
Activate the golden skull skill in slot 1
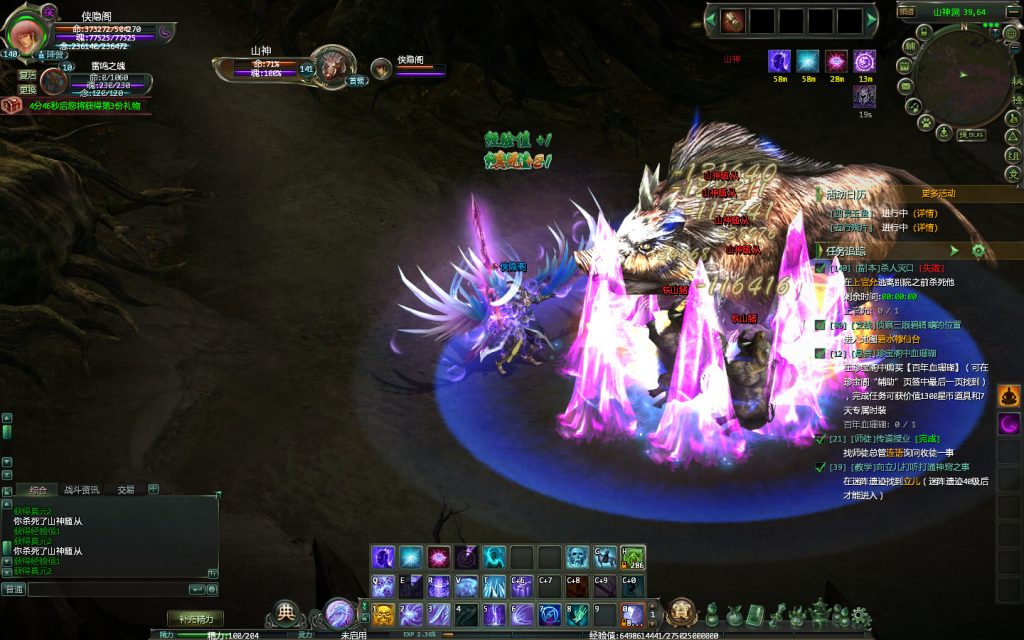pyautogui.click(x=384, y=614)
